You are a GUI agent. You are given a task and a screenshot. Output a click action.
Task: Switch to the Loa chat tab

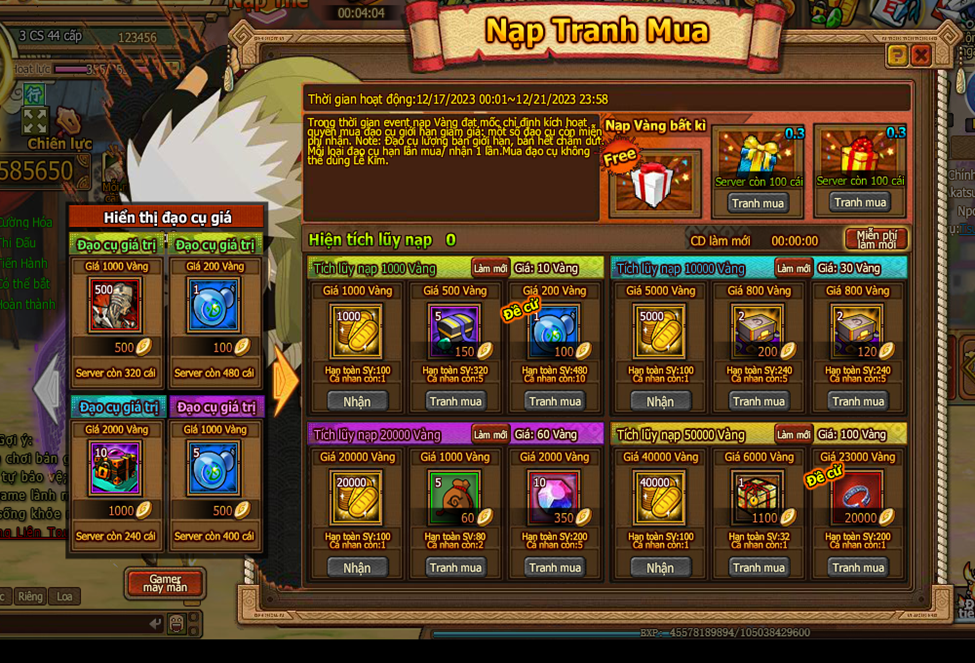[64, 597]
